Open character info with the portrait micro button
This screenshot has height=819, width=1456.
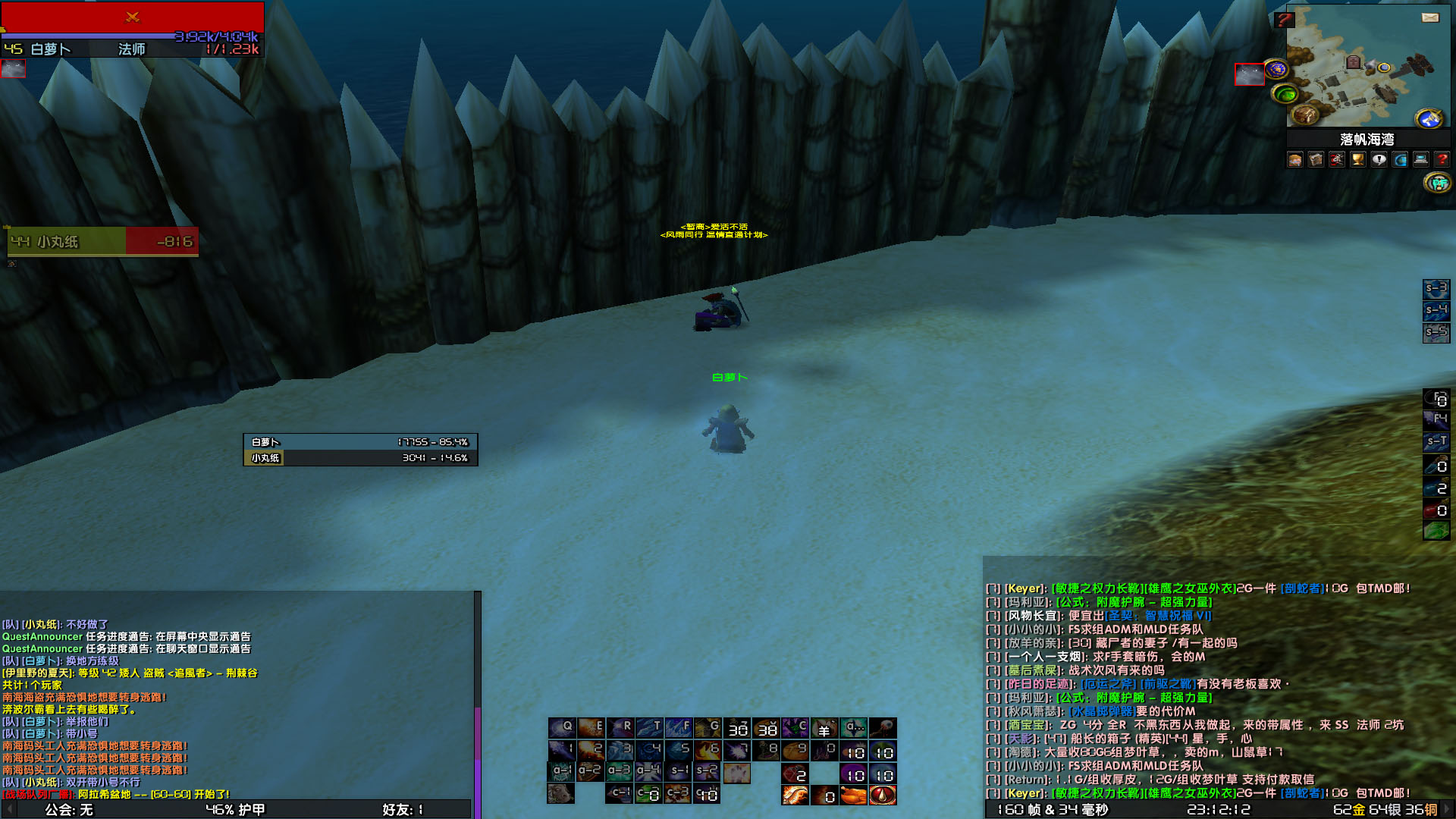[1295, 159]
